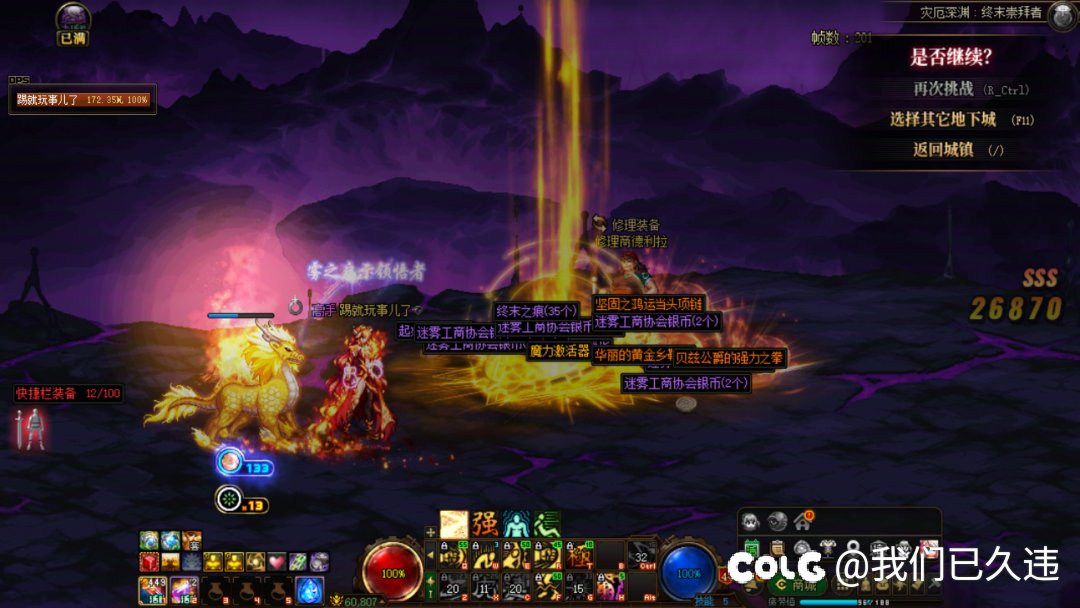Click the green running figure buff icon
1080x608 pixels.
click(546, 524)
